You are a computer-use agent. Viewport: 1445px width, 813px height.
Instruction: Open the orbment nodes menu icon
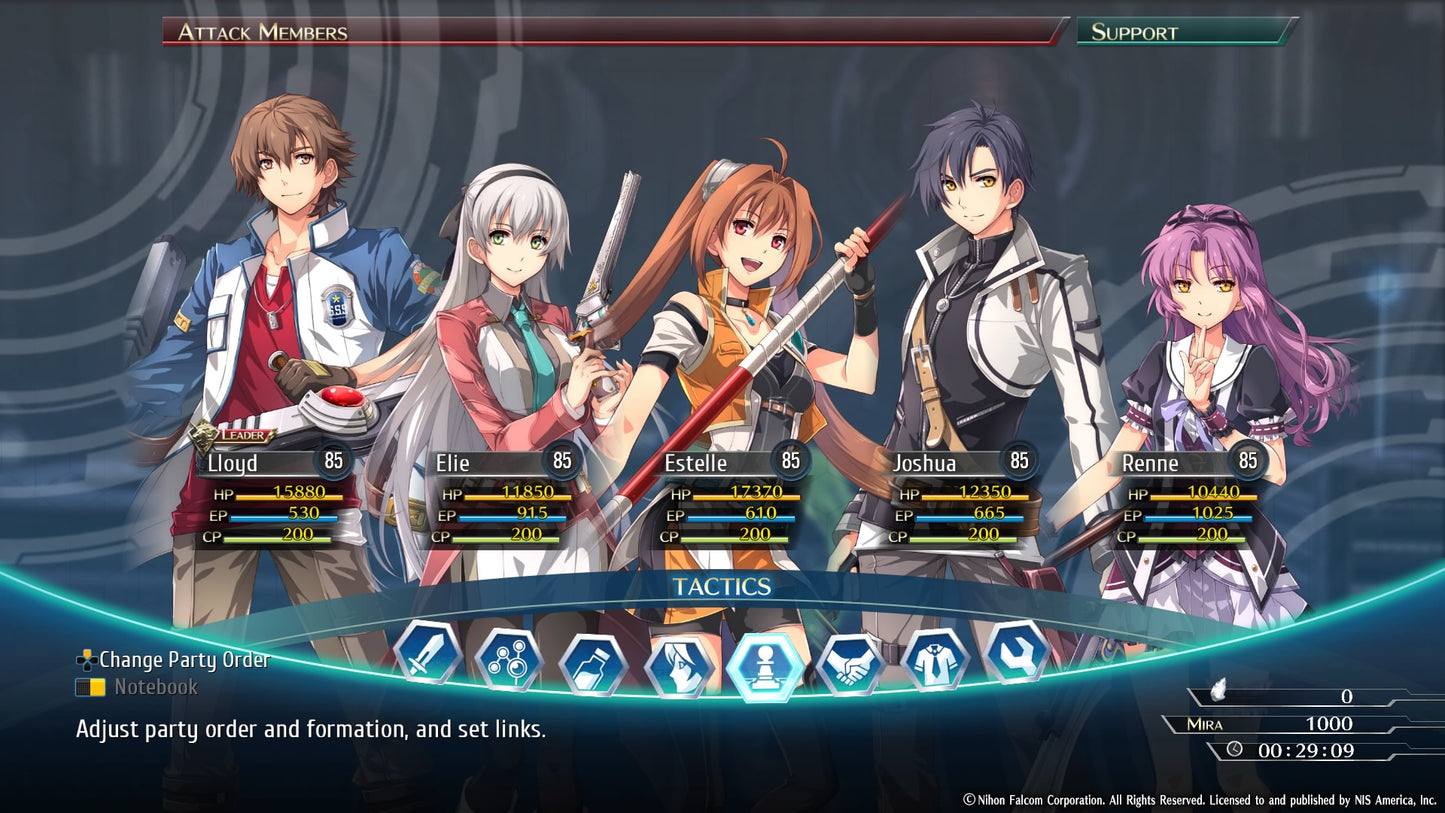click(509, 660)
